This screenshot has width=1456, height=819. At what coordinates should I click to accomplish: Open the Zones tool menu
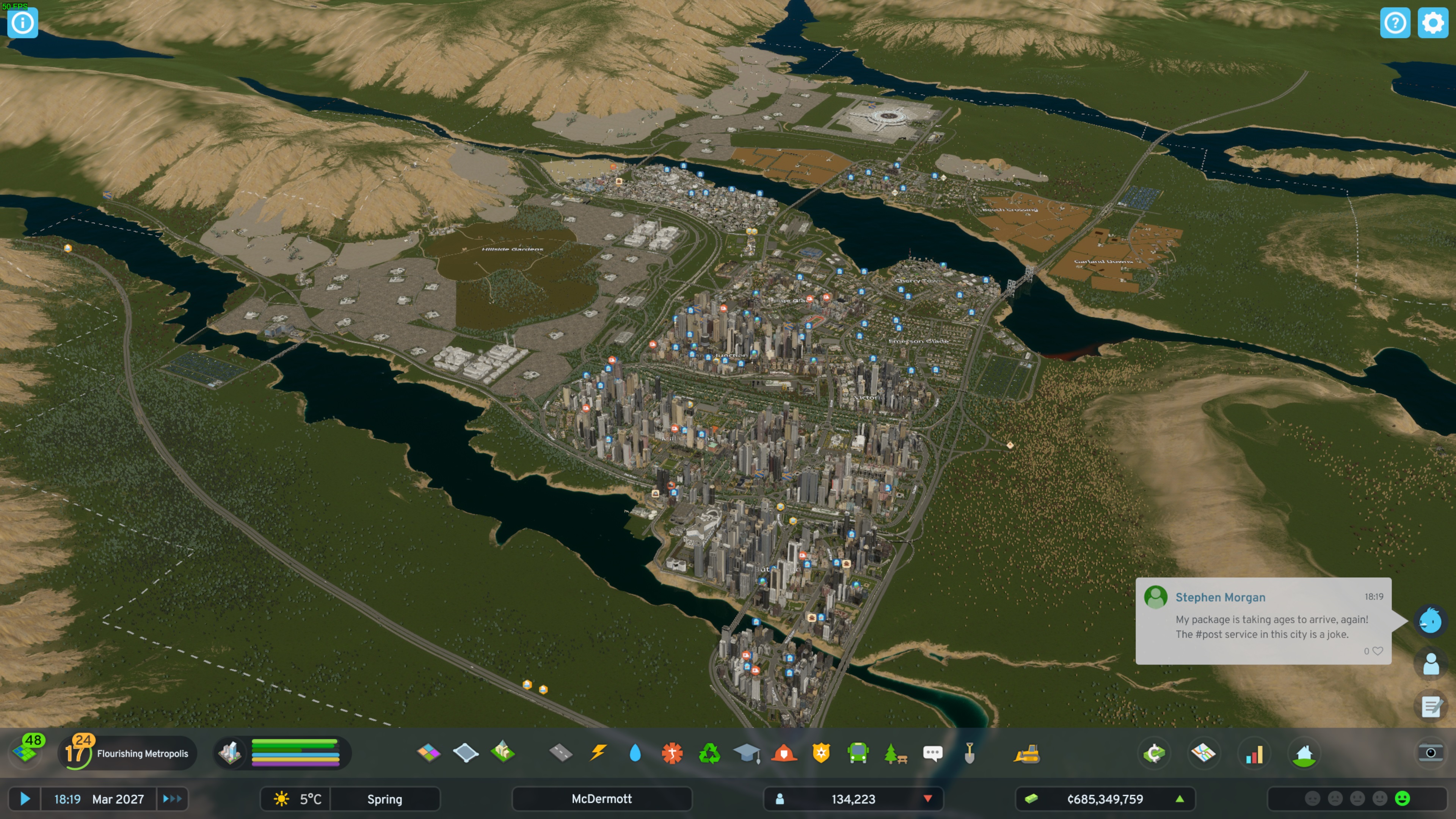click(x=428, y=753)
